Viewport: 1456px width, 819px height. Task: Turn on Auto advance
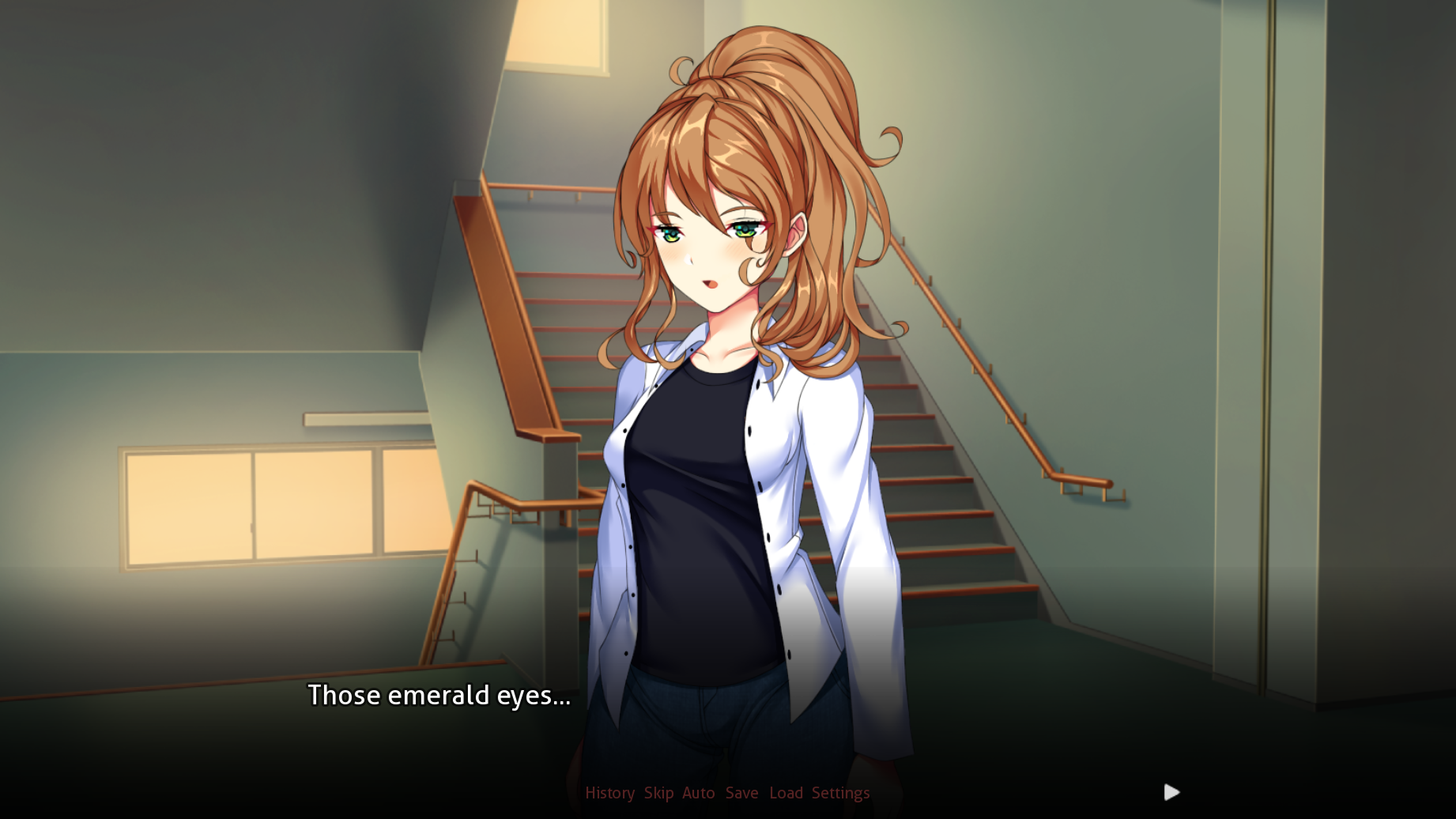[x=698, y=793]
